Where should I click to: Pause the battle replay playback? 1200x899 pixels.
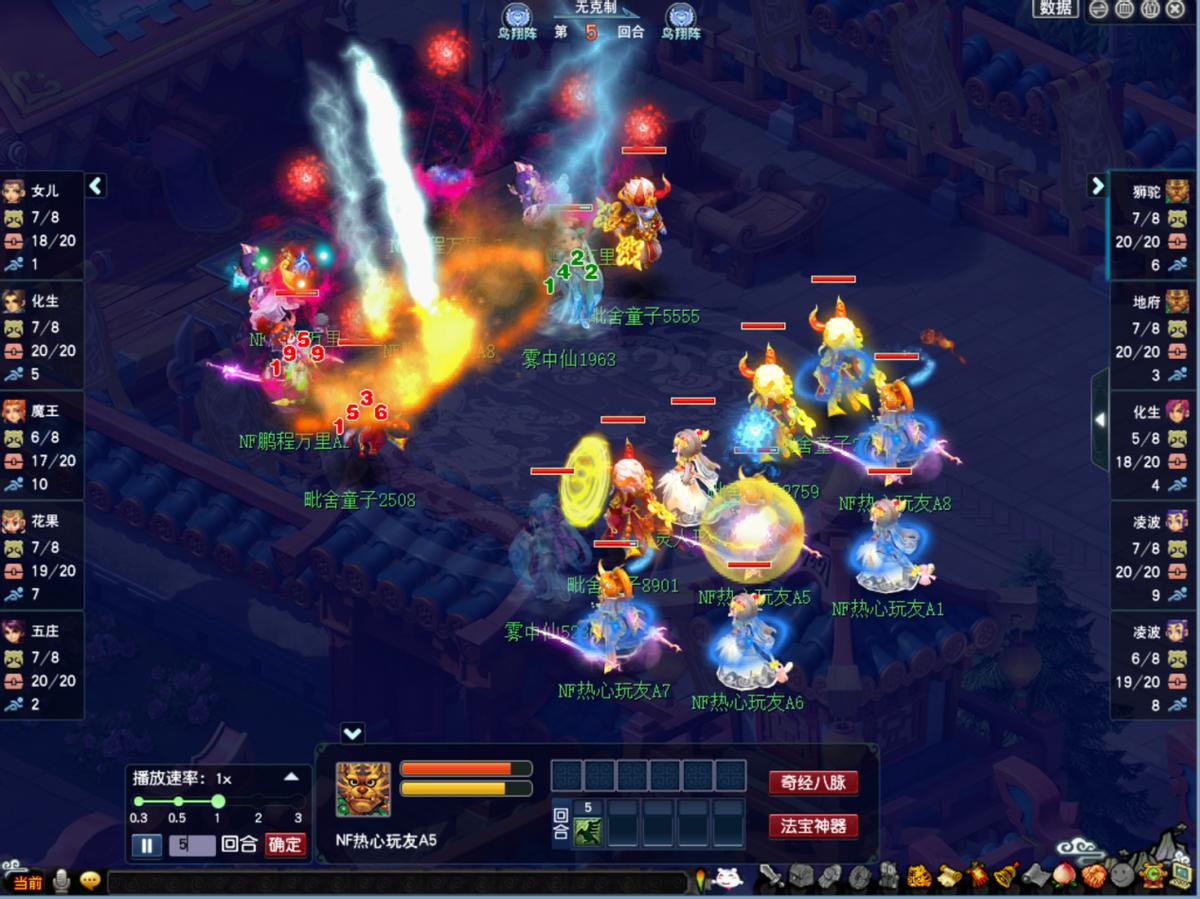(146, 845)
